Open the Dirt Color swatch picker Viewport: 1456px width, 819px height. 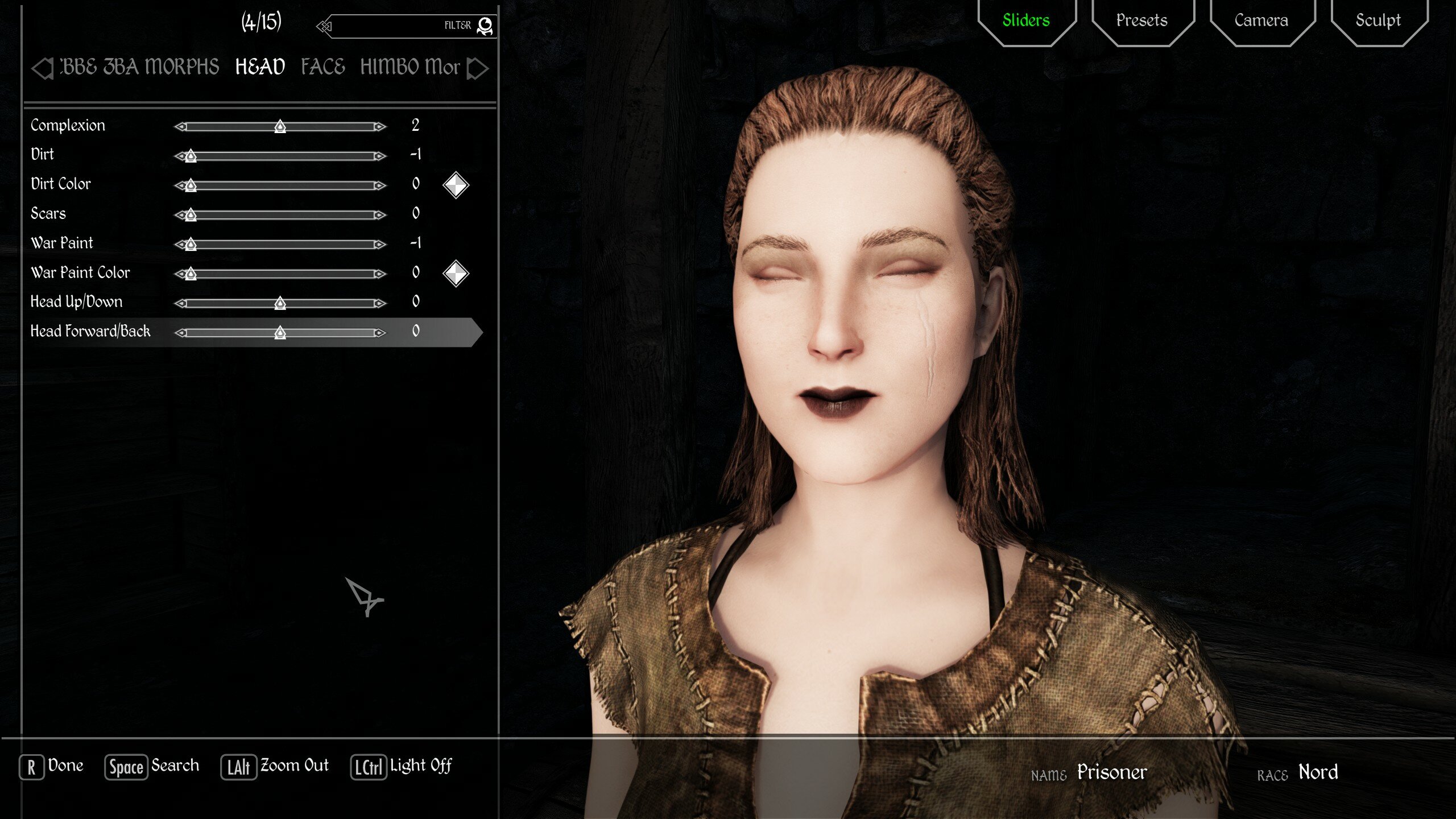(455, 185)
